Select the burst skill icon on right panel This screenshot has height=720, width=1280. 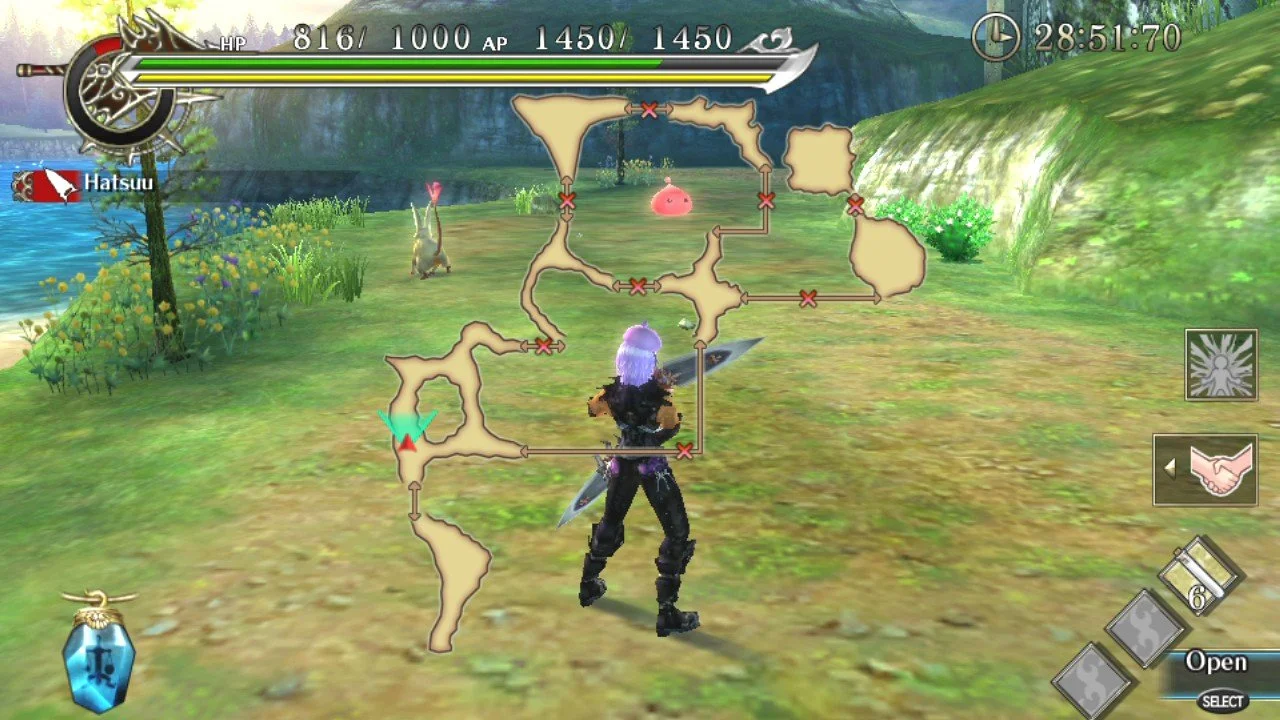(x=1220, y=364)
